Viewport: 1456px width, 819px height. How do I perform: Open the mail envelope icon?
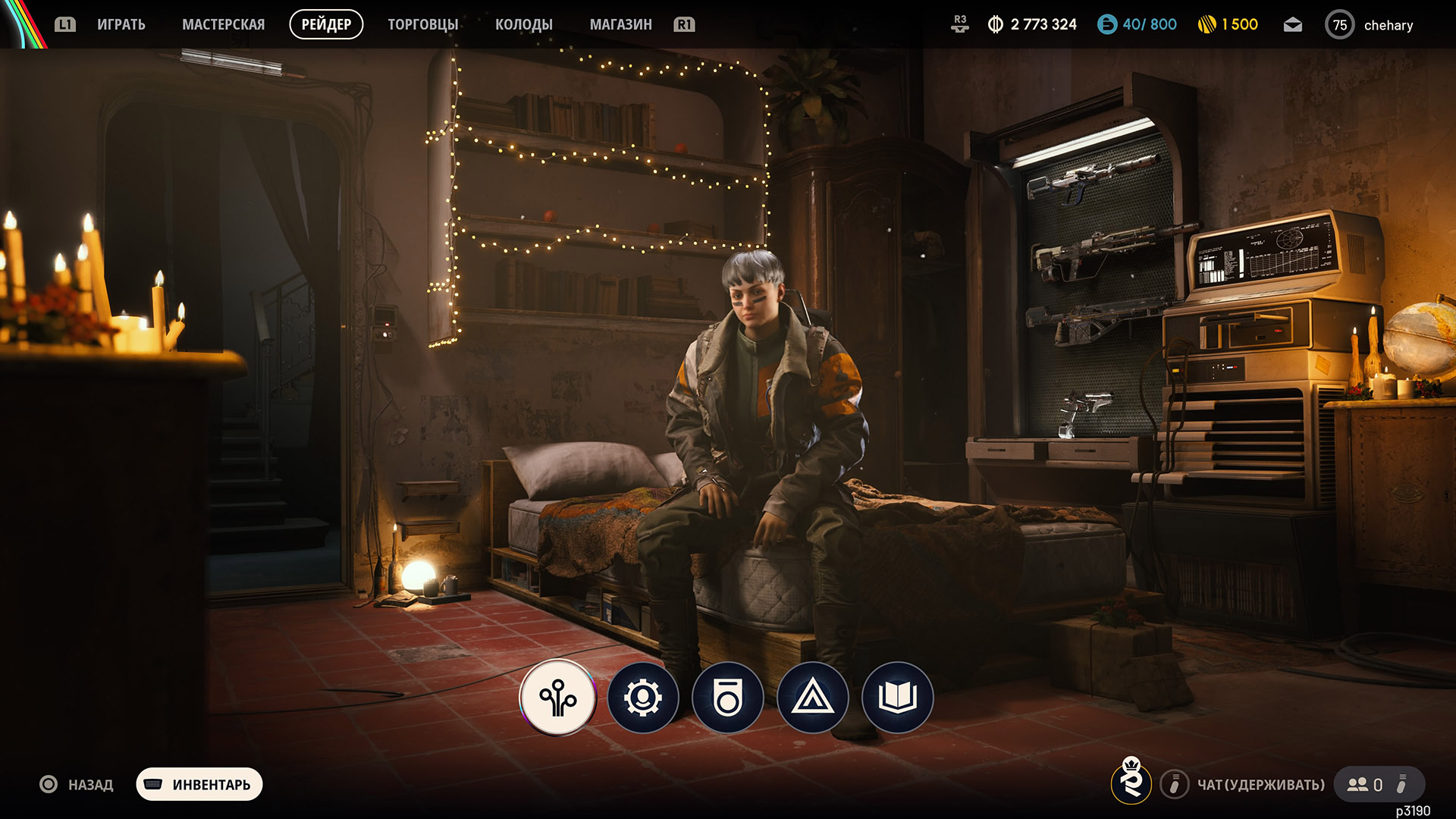[1292, 25]
